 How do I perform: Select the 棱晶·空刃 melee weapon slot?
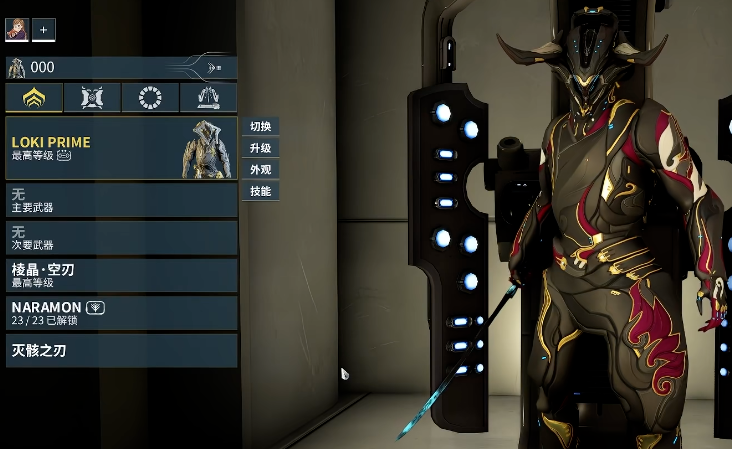click(x=121, y=275)
